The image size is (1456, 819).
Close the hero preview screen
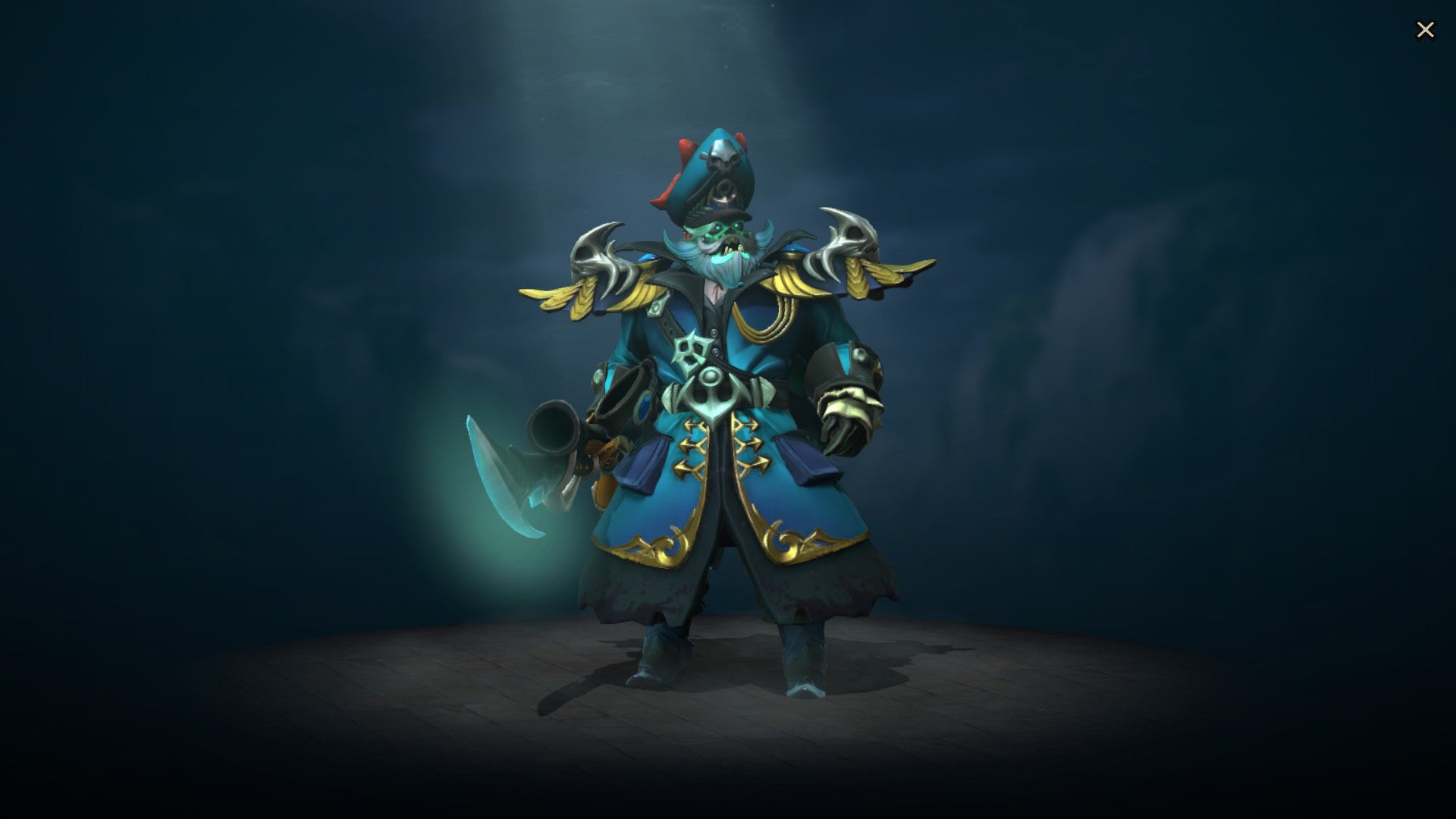1426,29
